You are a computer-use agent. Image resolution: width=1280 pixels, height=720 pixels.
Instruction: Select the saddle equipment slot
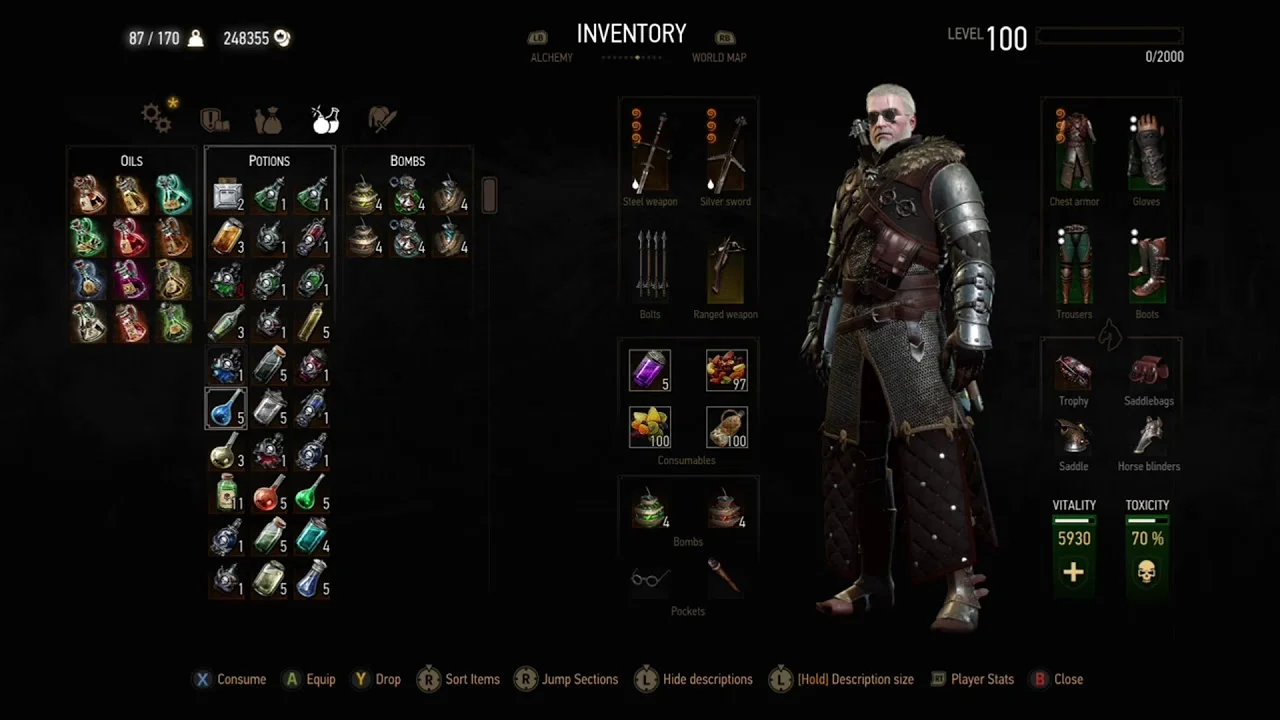point(1073,438)
